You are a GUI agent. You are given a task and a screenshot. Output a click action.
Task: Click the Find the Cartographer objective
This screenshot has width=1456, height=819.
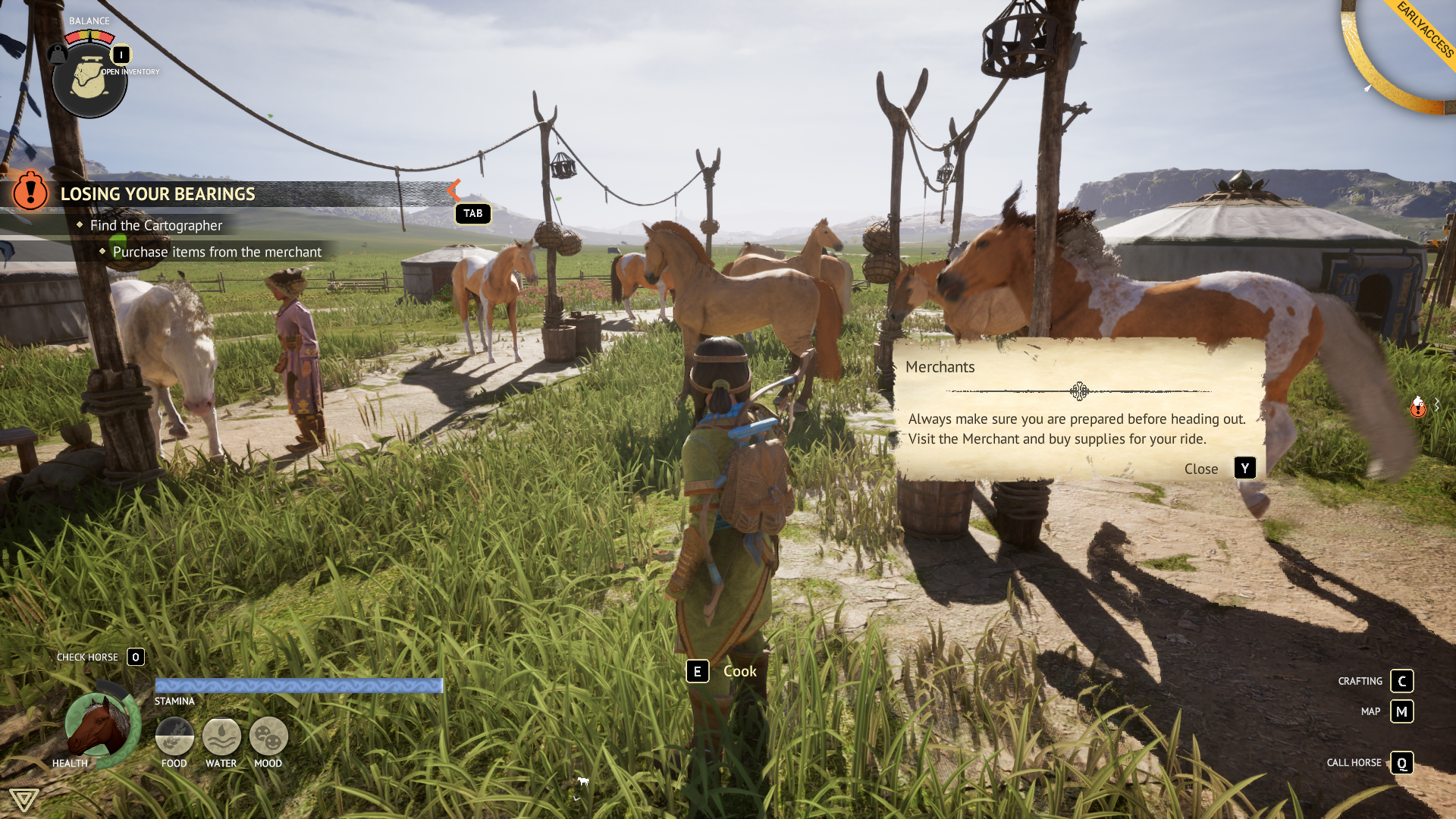click(156, 225)
